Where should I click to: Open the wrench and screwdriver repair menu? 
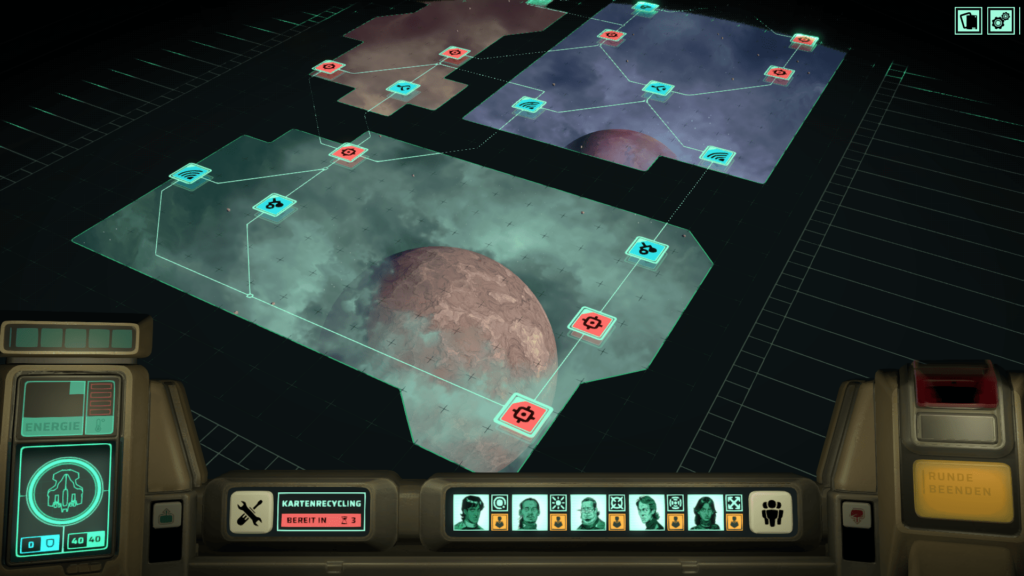click(251, 511)
